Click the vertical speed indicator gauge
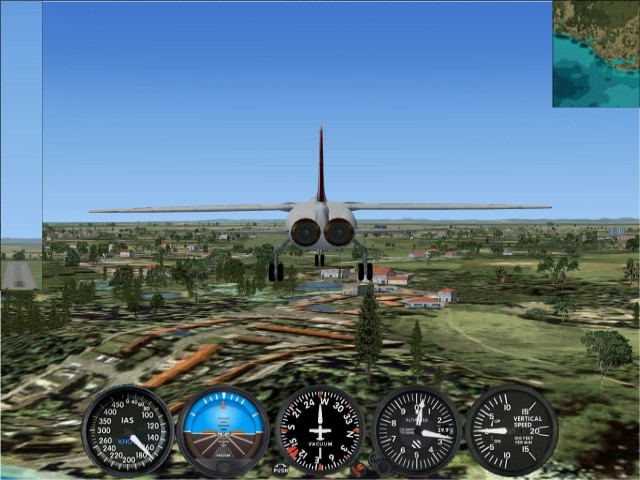Image resolution: width=640 pixels, height=480 pixels. pos(512,430)
